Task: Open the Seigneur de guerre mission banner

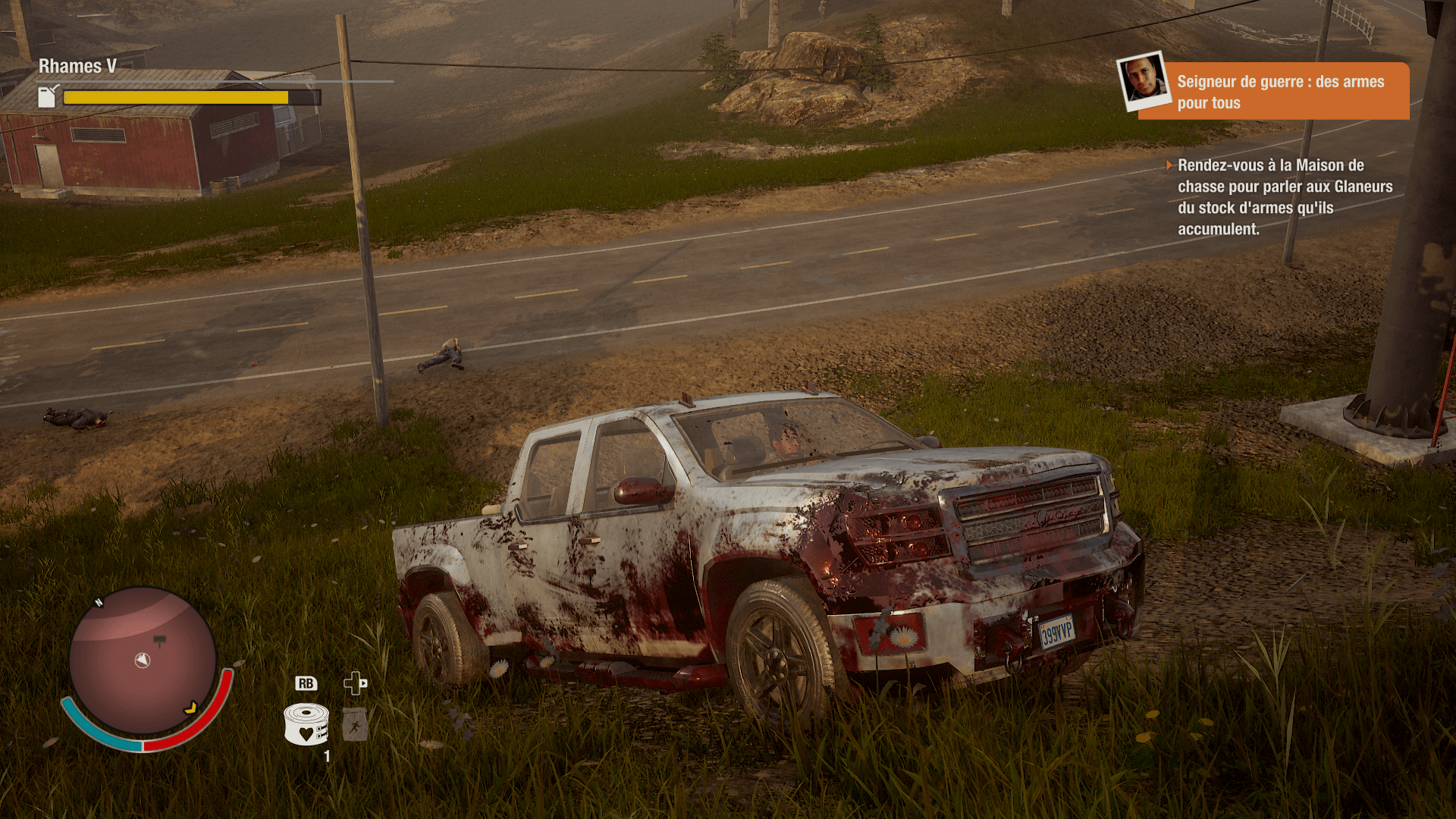Action: coord(1282,92)
